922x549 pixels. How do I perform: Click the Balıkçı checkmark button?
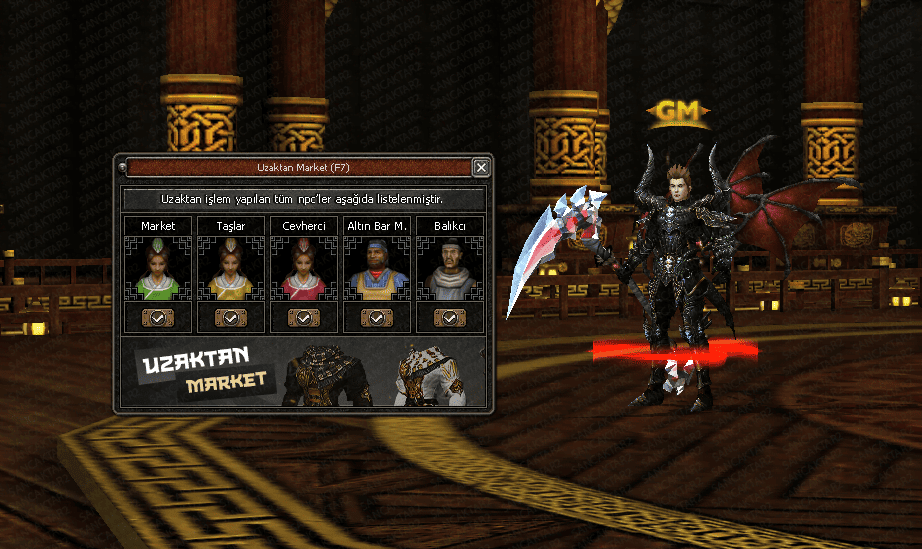click(450, 317)
